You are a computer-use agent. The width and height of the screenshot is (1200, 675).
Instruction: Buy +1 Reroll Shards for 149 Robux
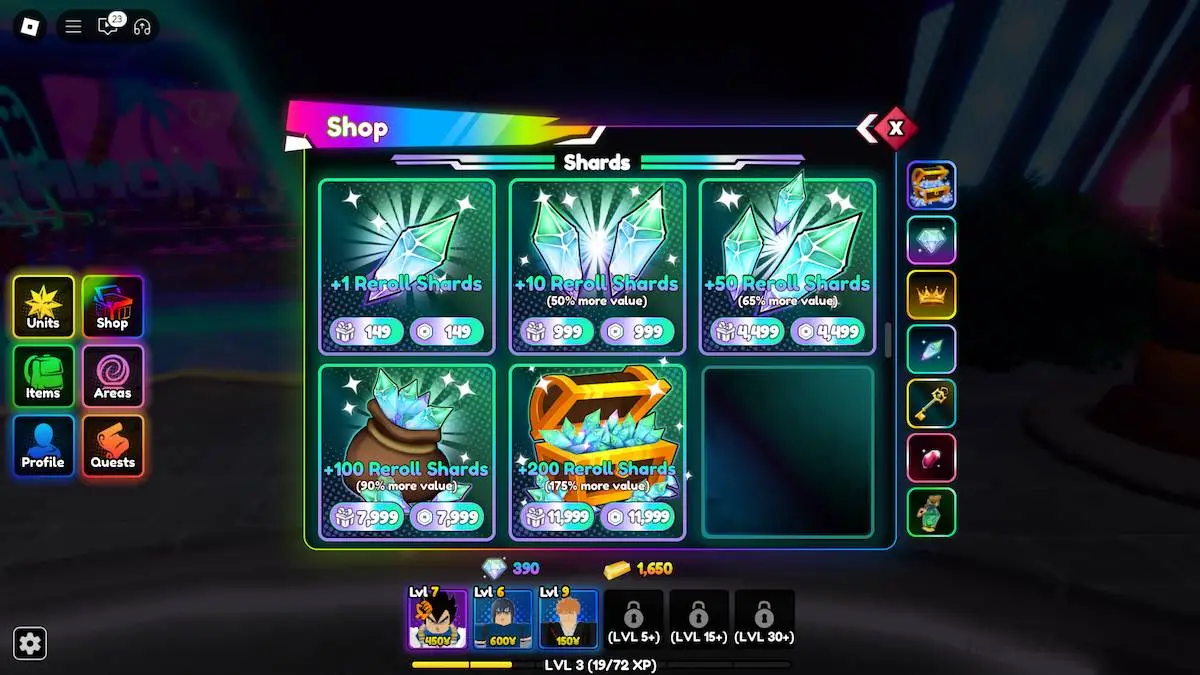pyautogui.click(x=446, y=332)
